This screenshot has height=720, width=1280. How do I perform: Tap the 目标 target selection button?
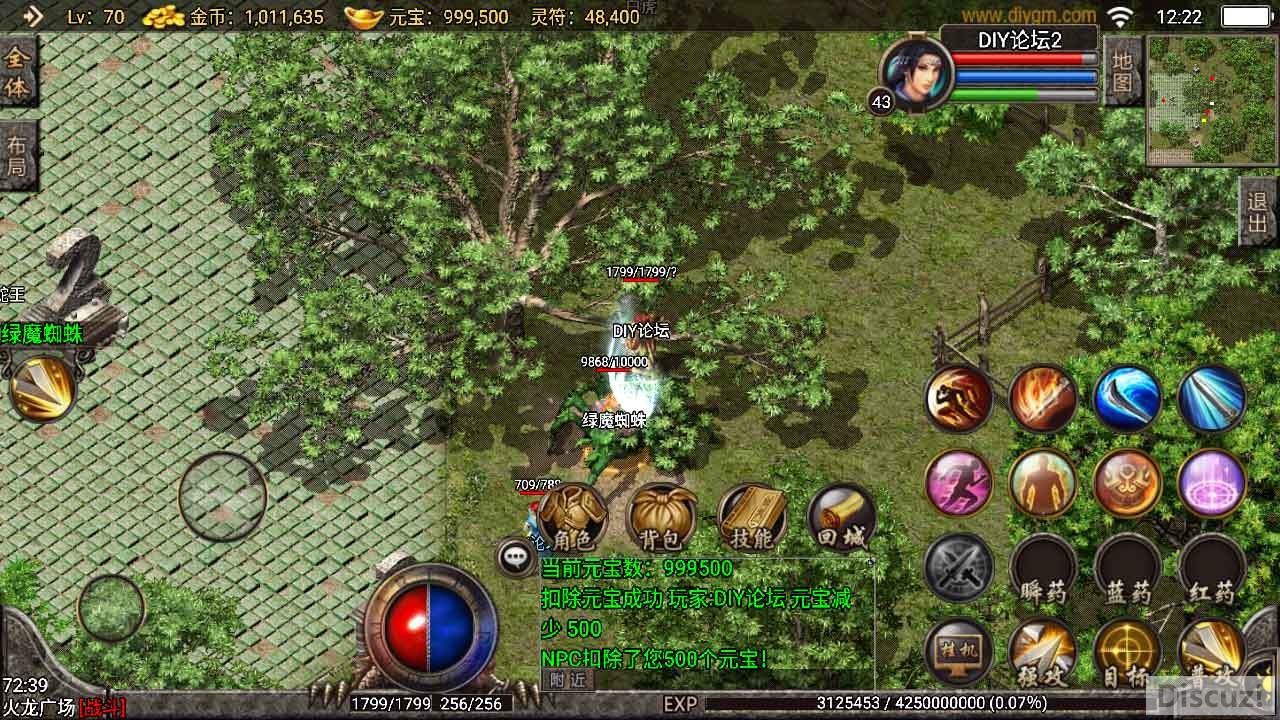click(1127, 652)
